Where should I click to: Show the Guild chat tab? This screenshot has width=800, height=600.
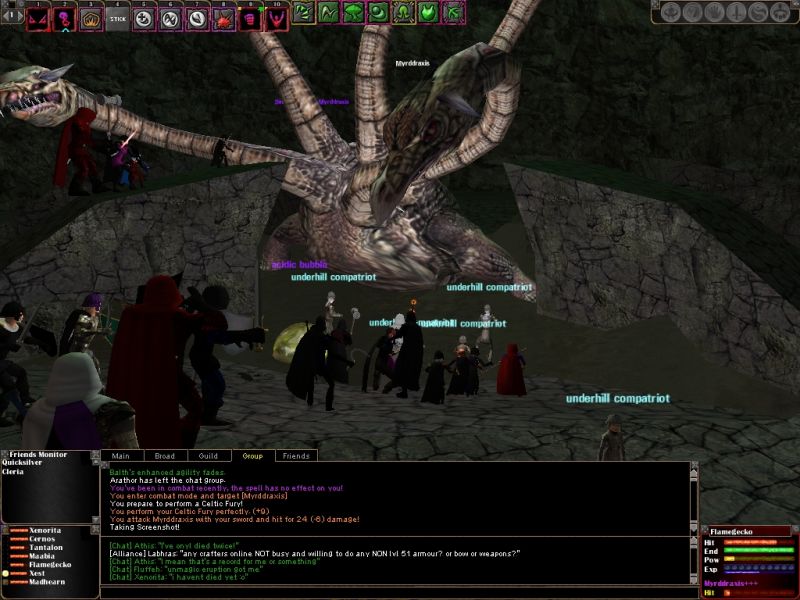pos(208,456)
